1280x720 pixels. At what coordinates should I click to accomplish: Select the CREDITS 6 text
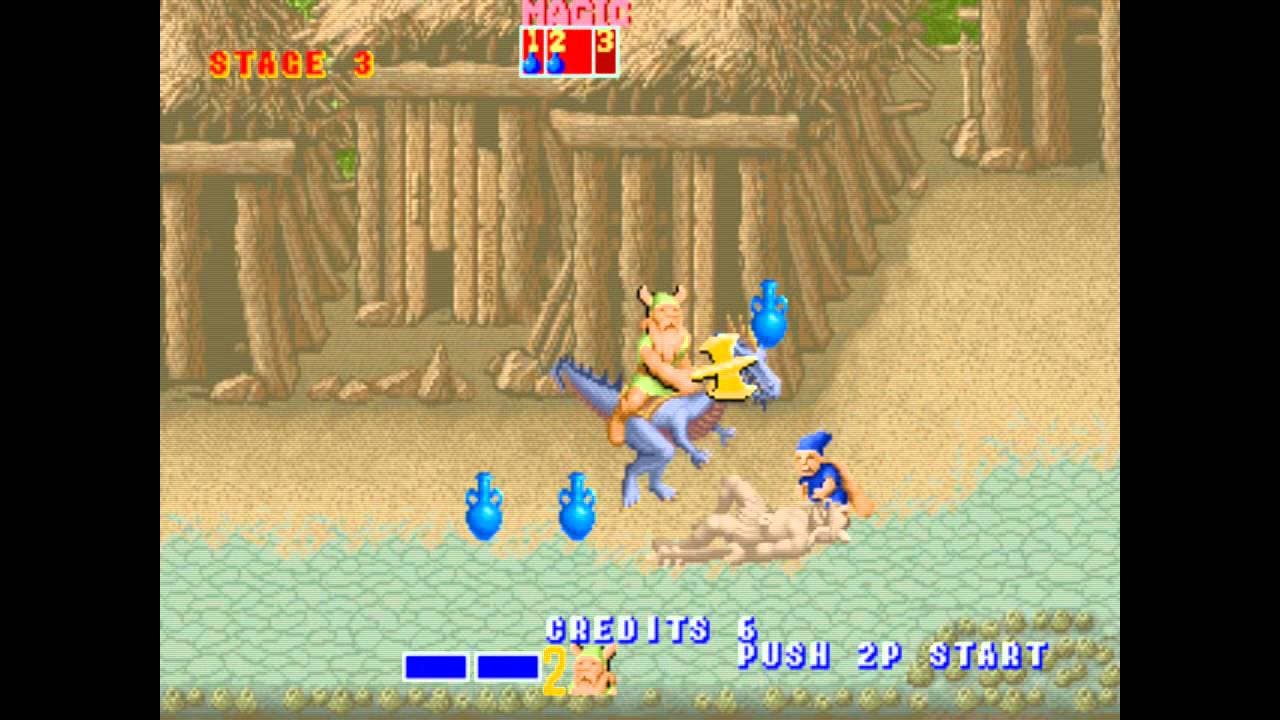click(x=650, y=628)
